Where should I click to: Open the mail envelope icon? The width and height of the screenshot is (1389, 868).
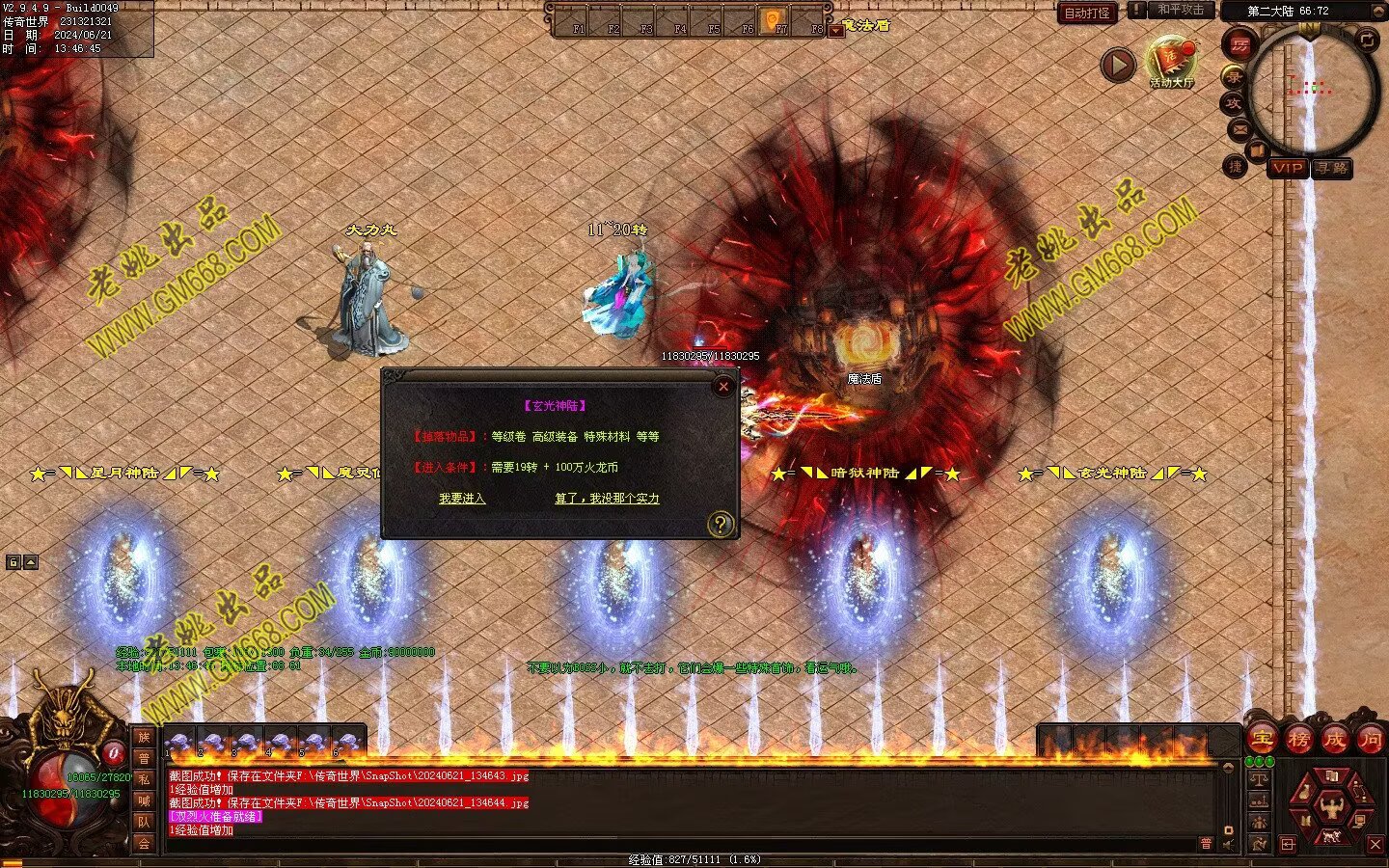1239,128
